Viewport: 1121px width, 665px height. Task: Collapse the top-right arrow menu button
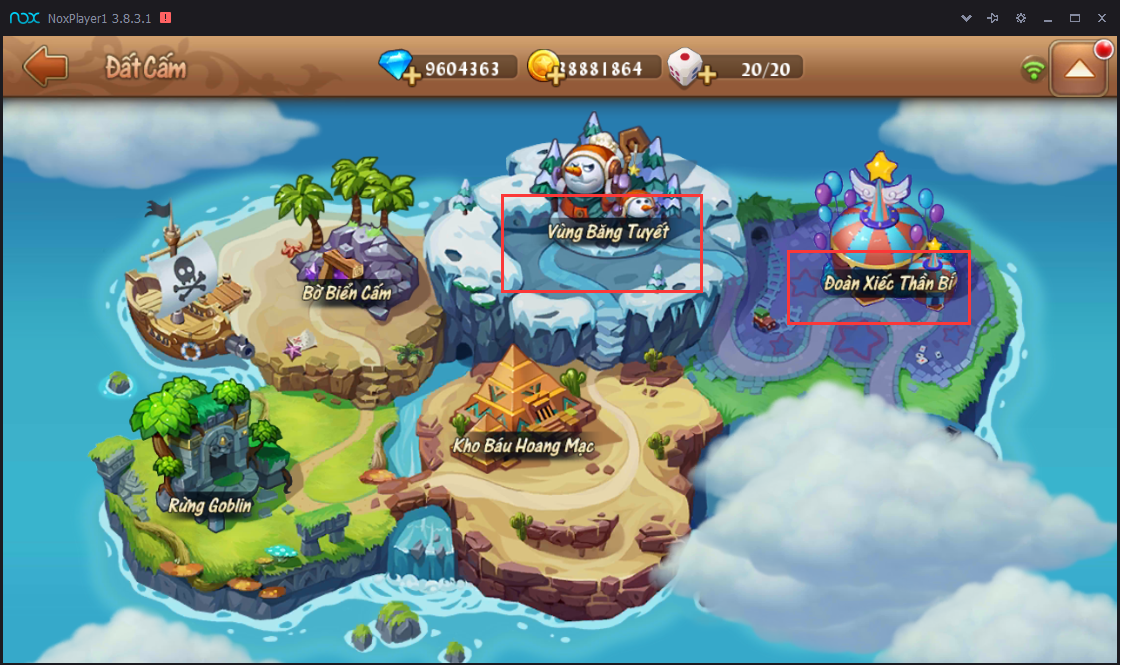click(x=1078, y=69)
